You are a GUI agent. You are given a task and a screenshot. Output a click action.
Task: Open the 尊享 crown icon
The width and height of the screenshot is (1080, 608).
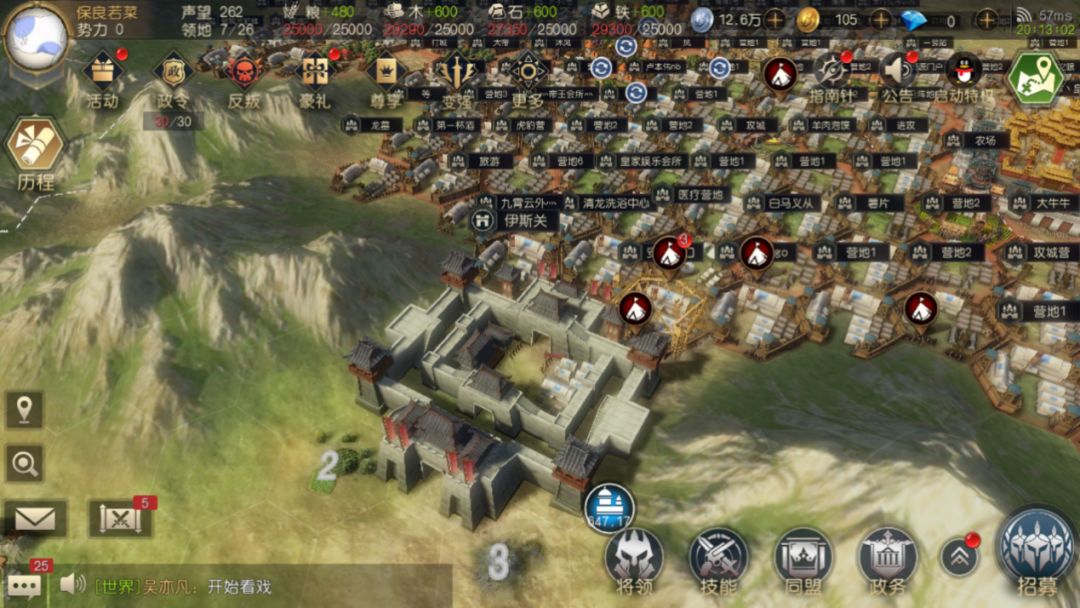(x=385, y=73)
